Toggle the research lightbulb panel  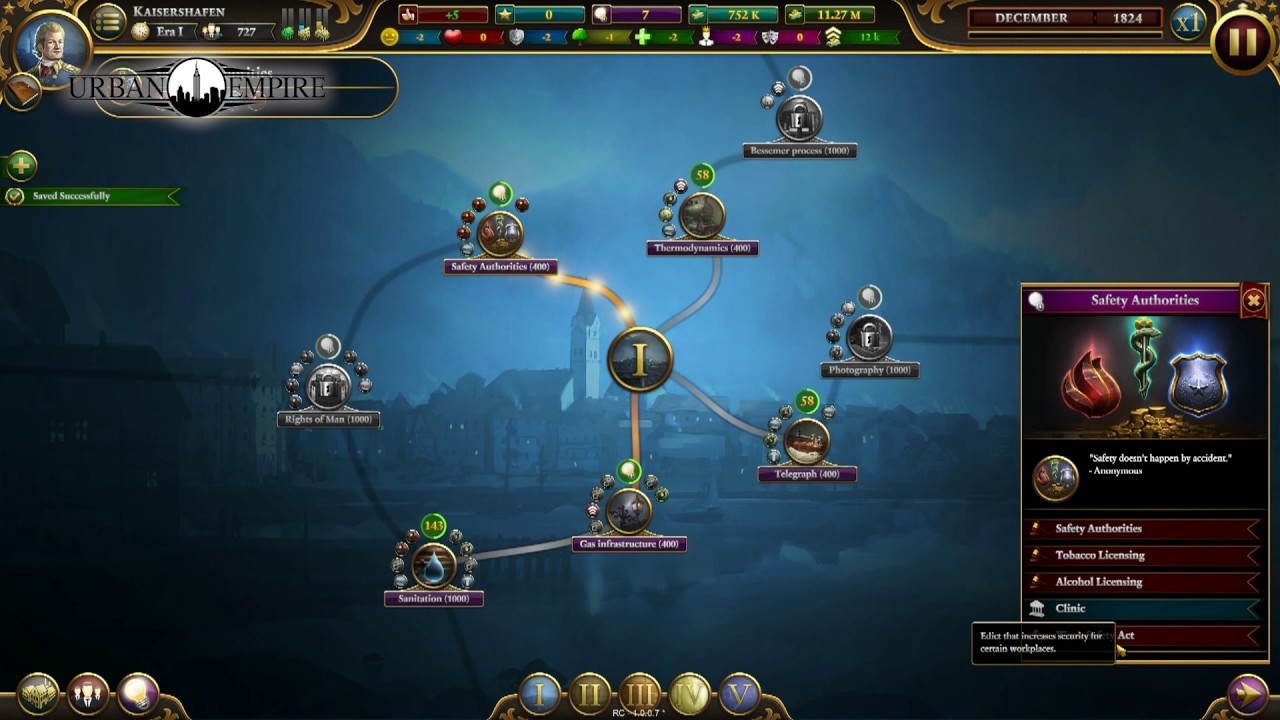tap(137, 691)
